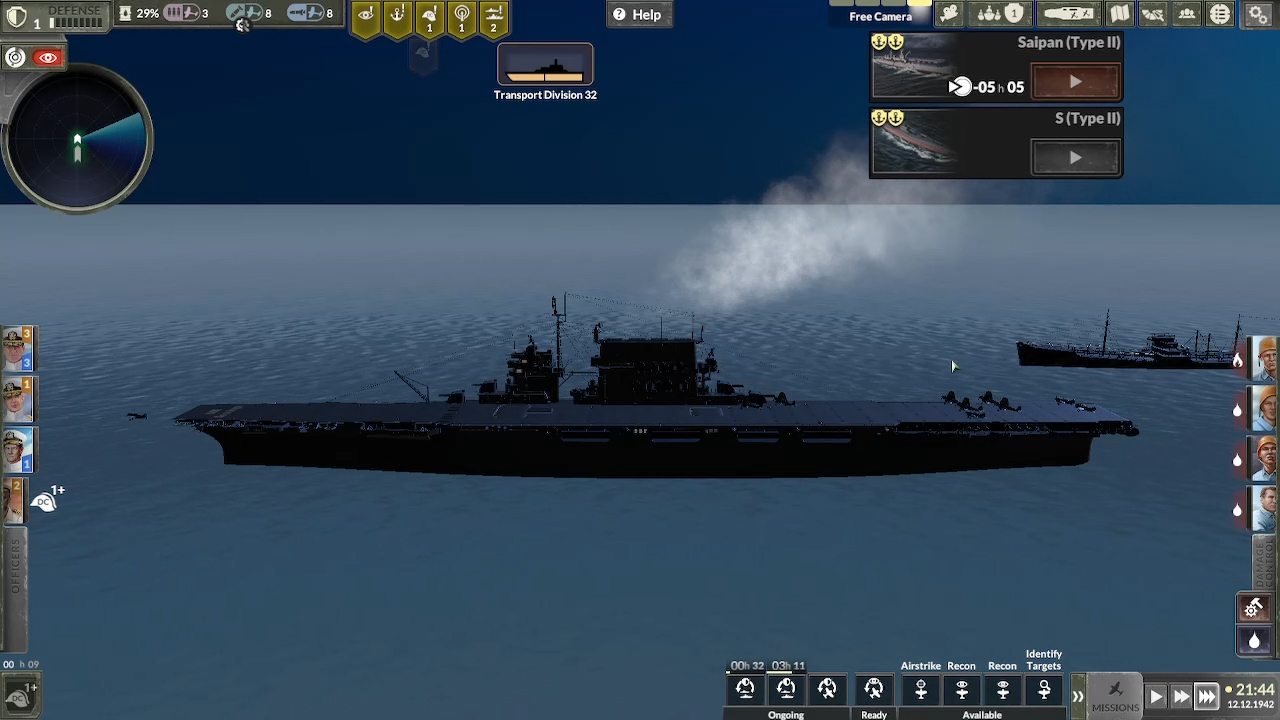Screen dimensions: 1280x720
Task: Click the camera icon beside Free Camera
Action: (948, 14)
